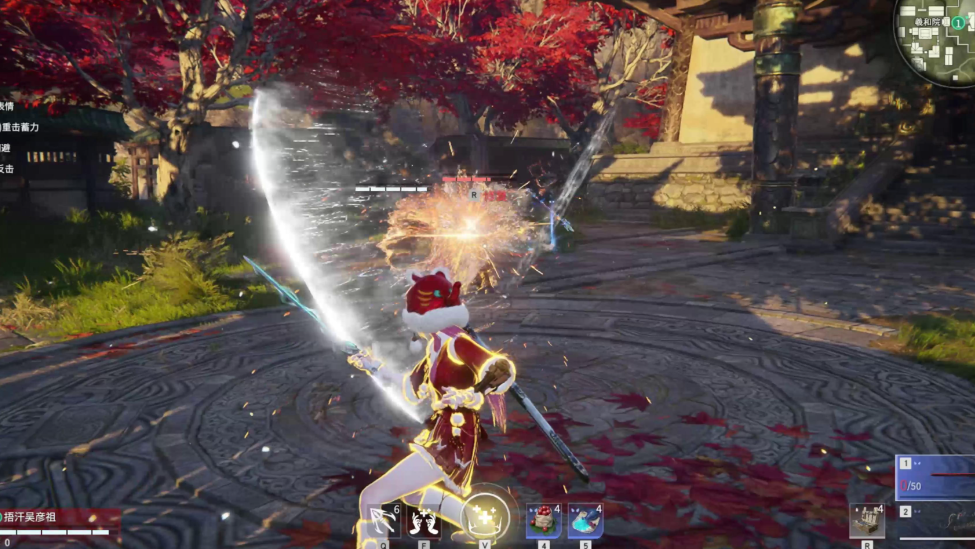Use the red berry bag consumable
This screenshot has height=549, width=975.
543,521
